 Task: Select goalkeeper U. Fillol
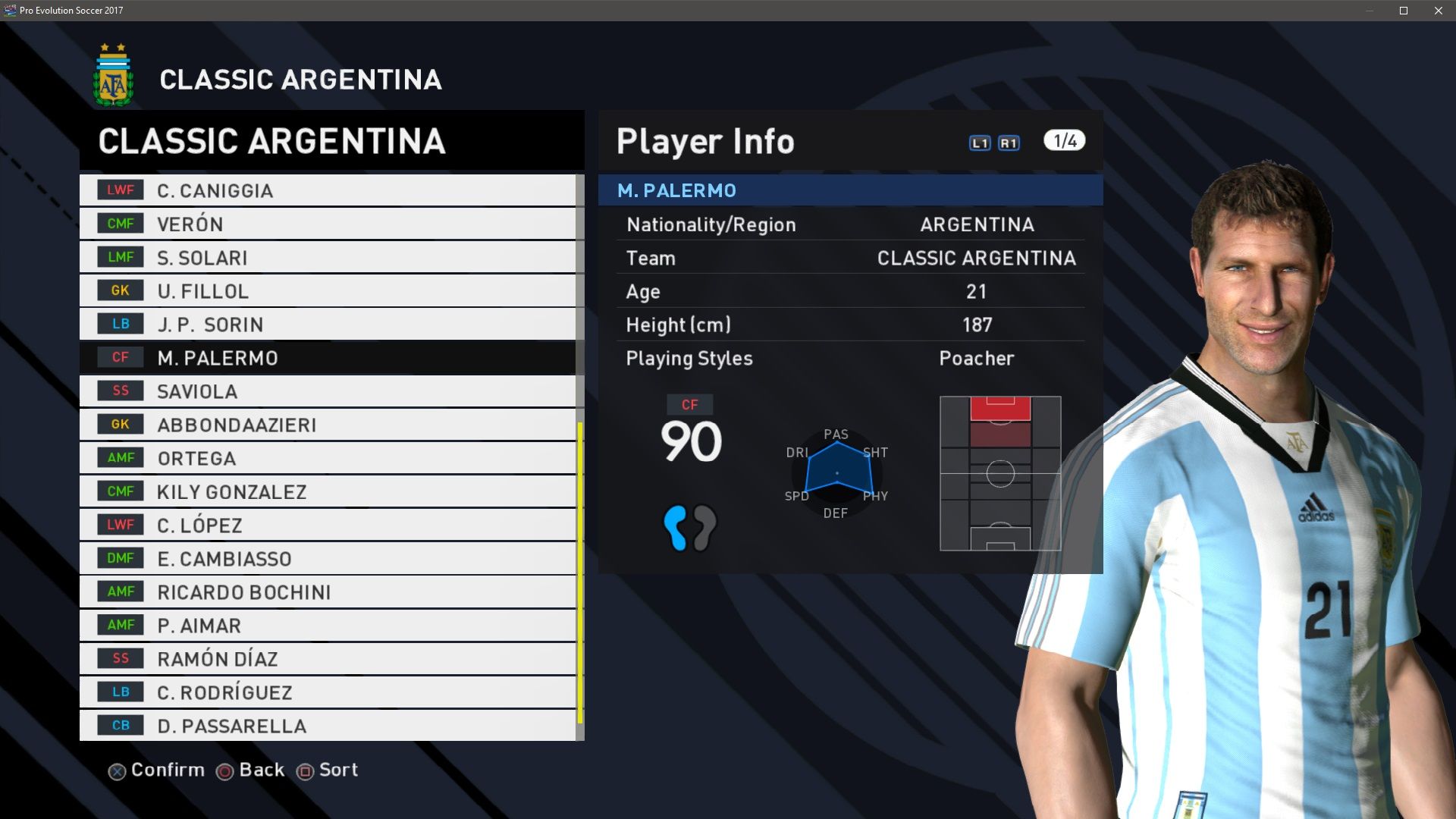(326, 290)
